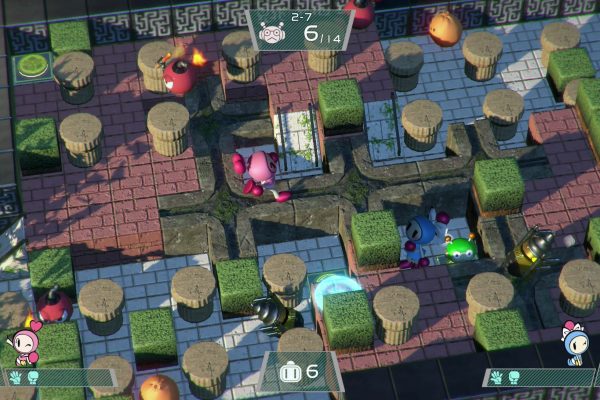Click the lives stock icon beside 6
Image resolution: width=600 pixels, height=400 pixels.
click(291, 371)
